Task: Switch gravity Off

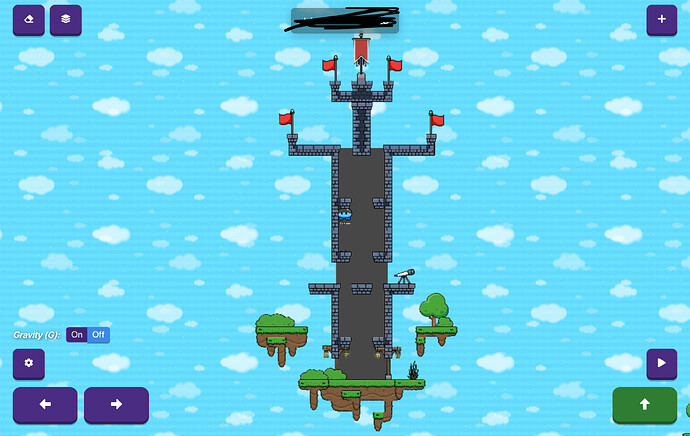Action: tap(98, 335)
